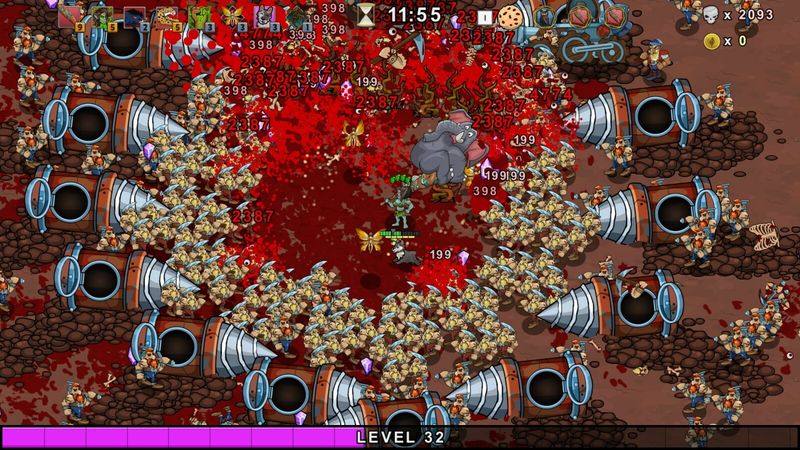Select the small white card icon
The height and width of the screenshot is (450, 800).
point(485,17)
